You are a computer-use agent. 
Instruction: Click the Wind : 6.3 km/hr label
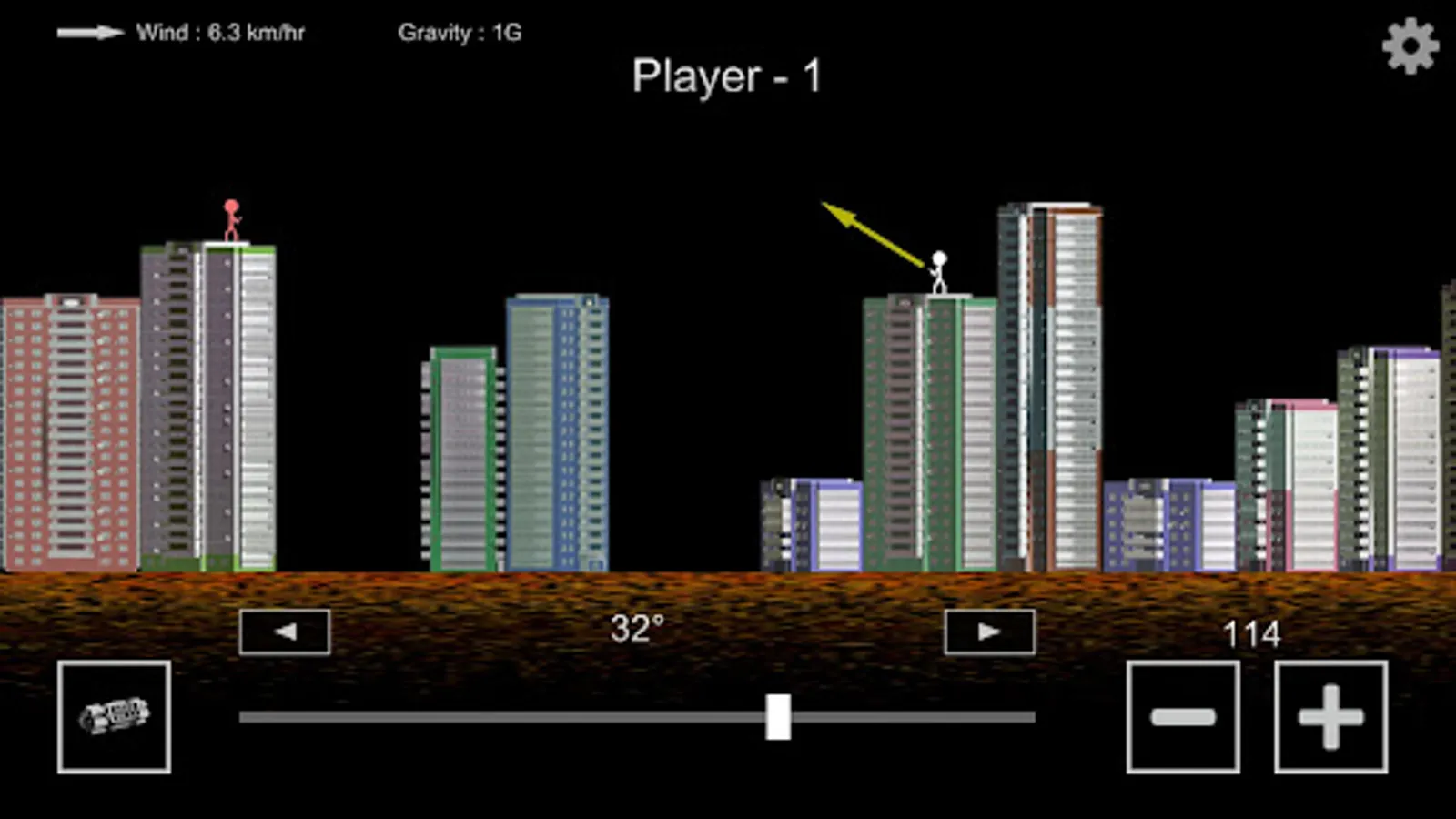tap(220, 33)
